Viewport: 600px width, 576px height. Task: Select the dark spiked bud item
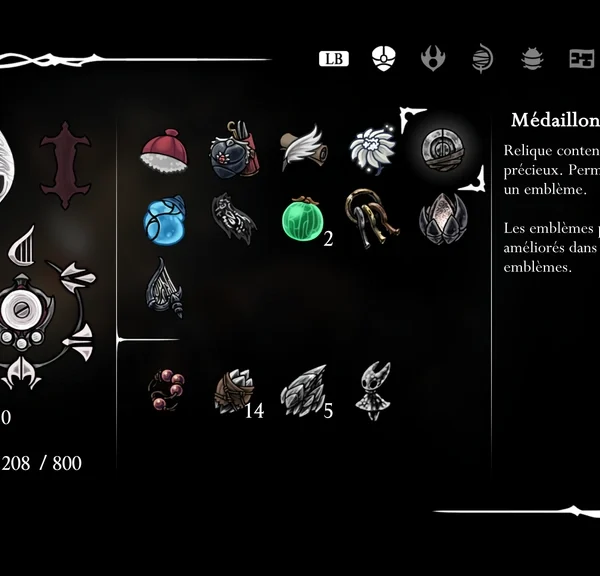coord(441,217)
